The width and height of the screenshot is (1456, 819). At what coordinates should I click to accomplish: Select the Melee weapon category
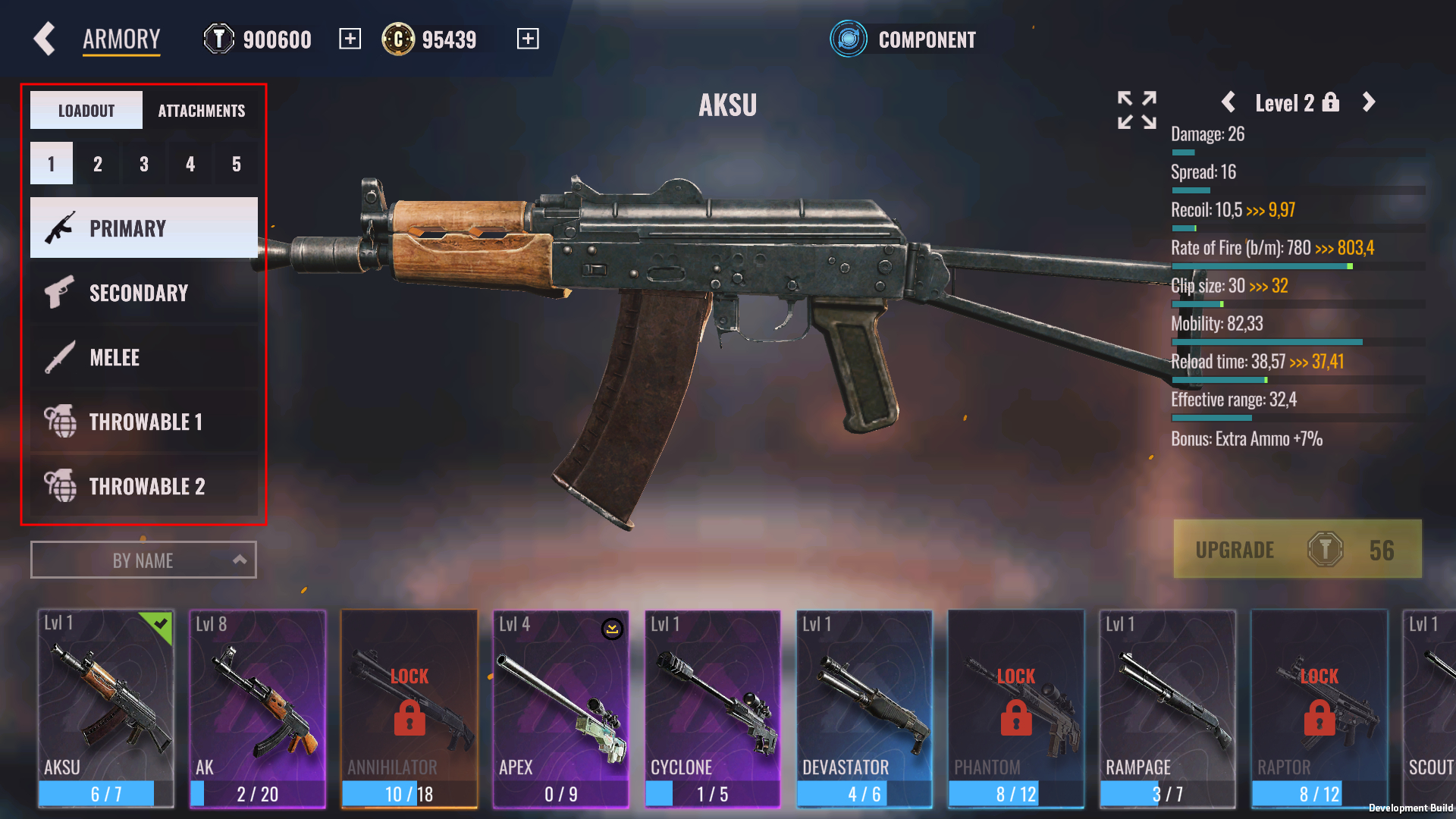(x=144, y=357)
